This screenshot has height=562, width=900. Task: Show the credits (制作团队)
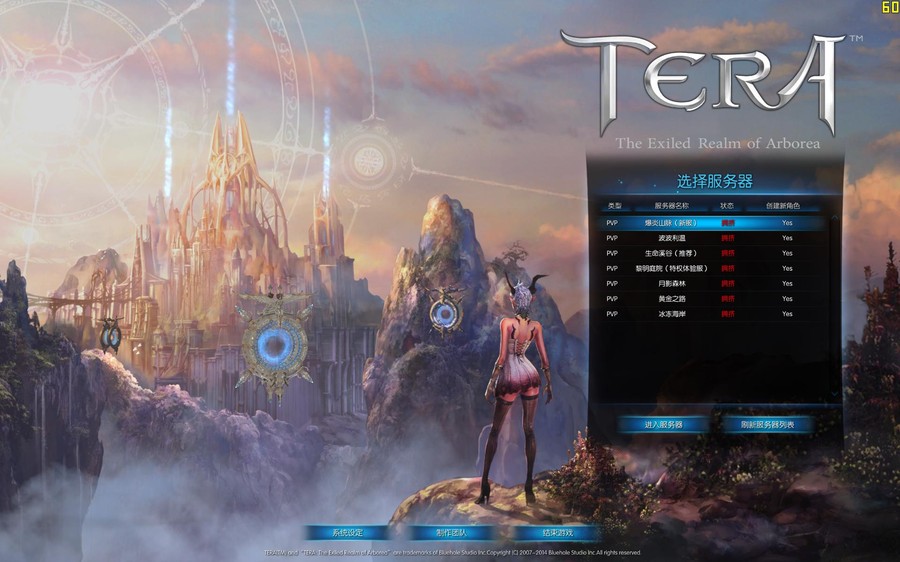pos(451,533)
